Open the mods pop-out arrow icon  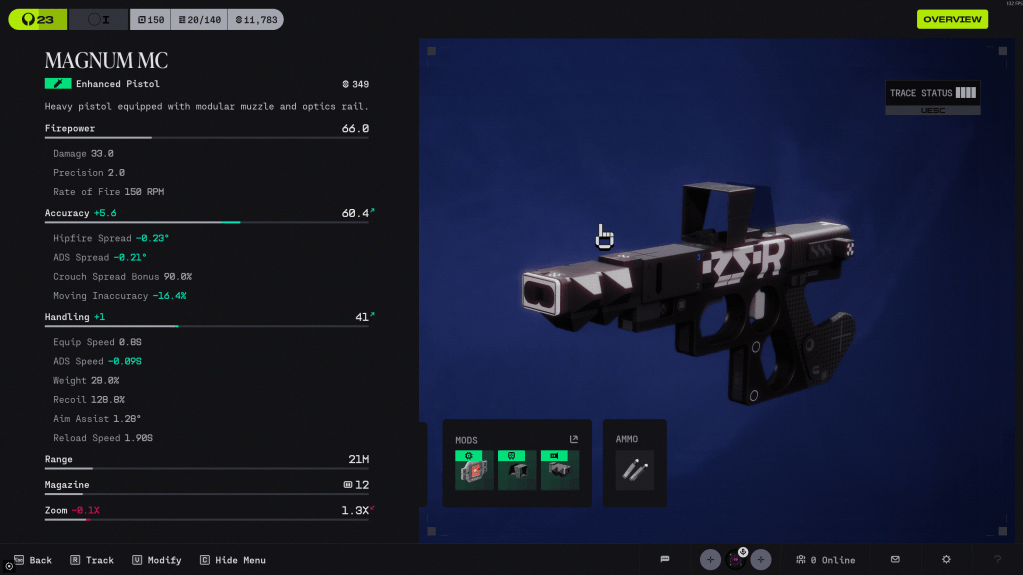[574, 439]
